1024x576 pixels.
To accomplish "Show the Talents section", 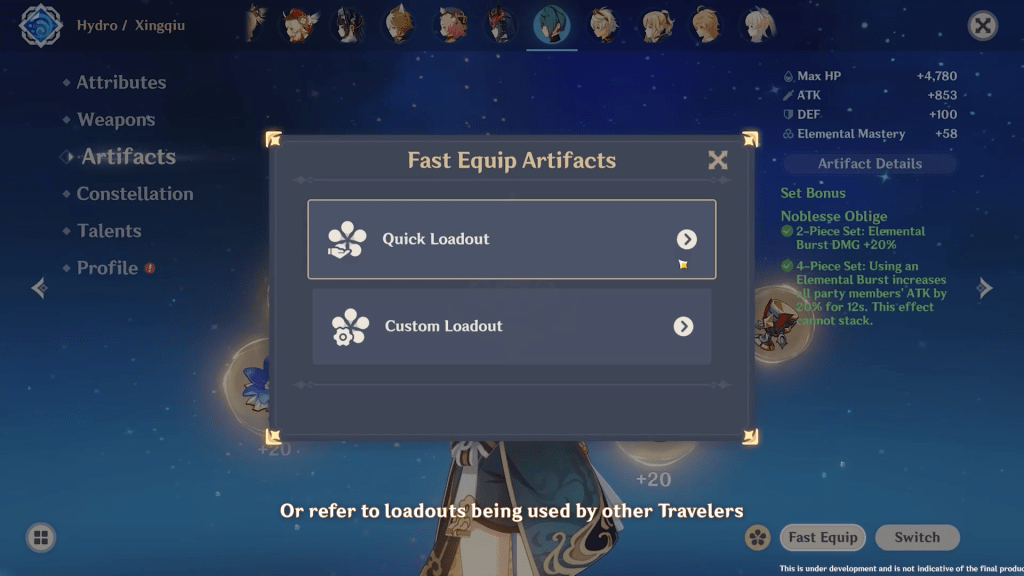I will point(109,230).
